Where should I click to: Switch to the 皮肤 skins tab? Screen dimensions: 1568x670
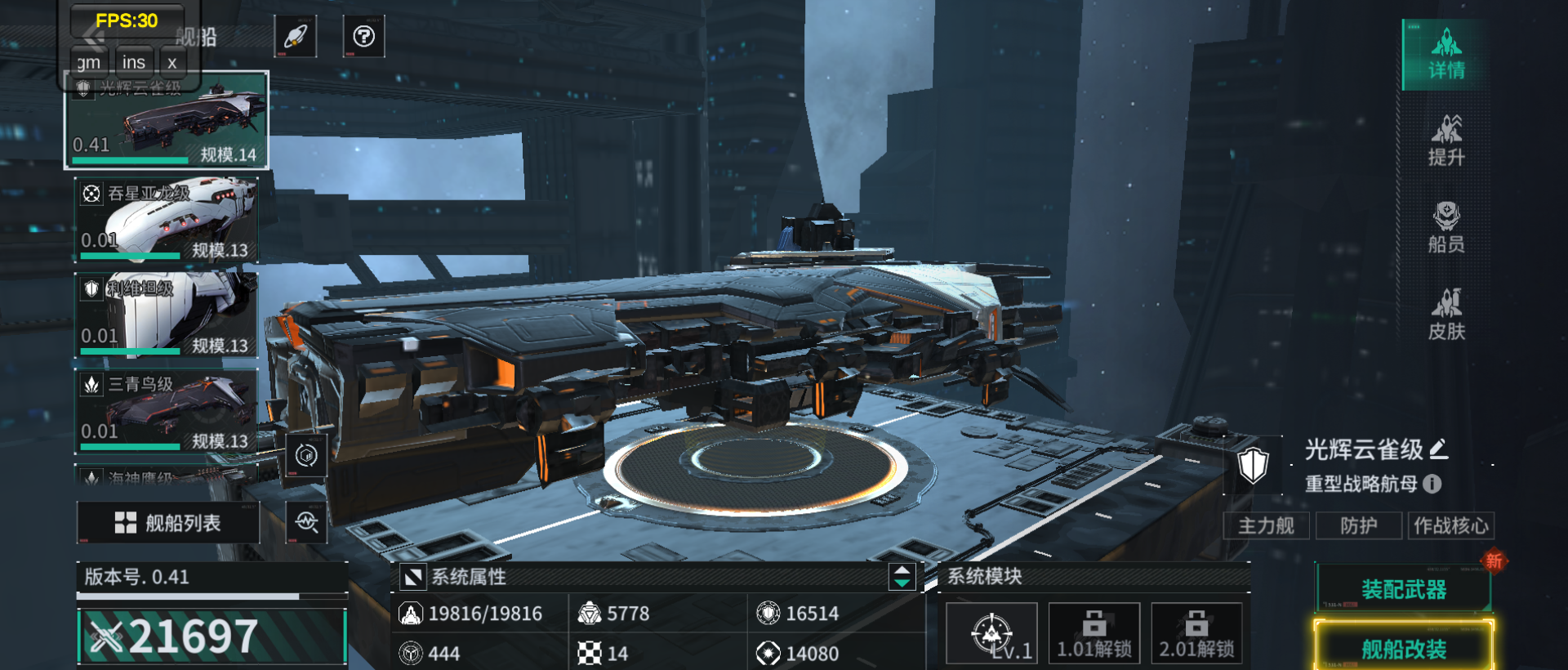click(x=1445, y=315)
